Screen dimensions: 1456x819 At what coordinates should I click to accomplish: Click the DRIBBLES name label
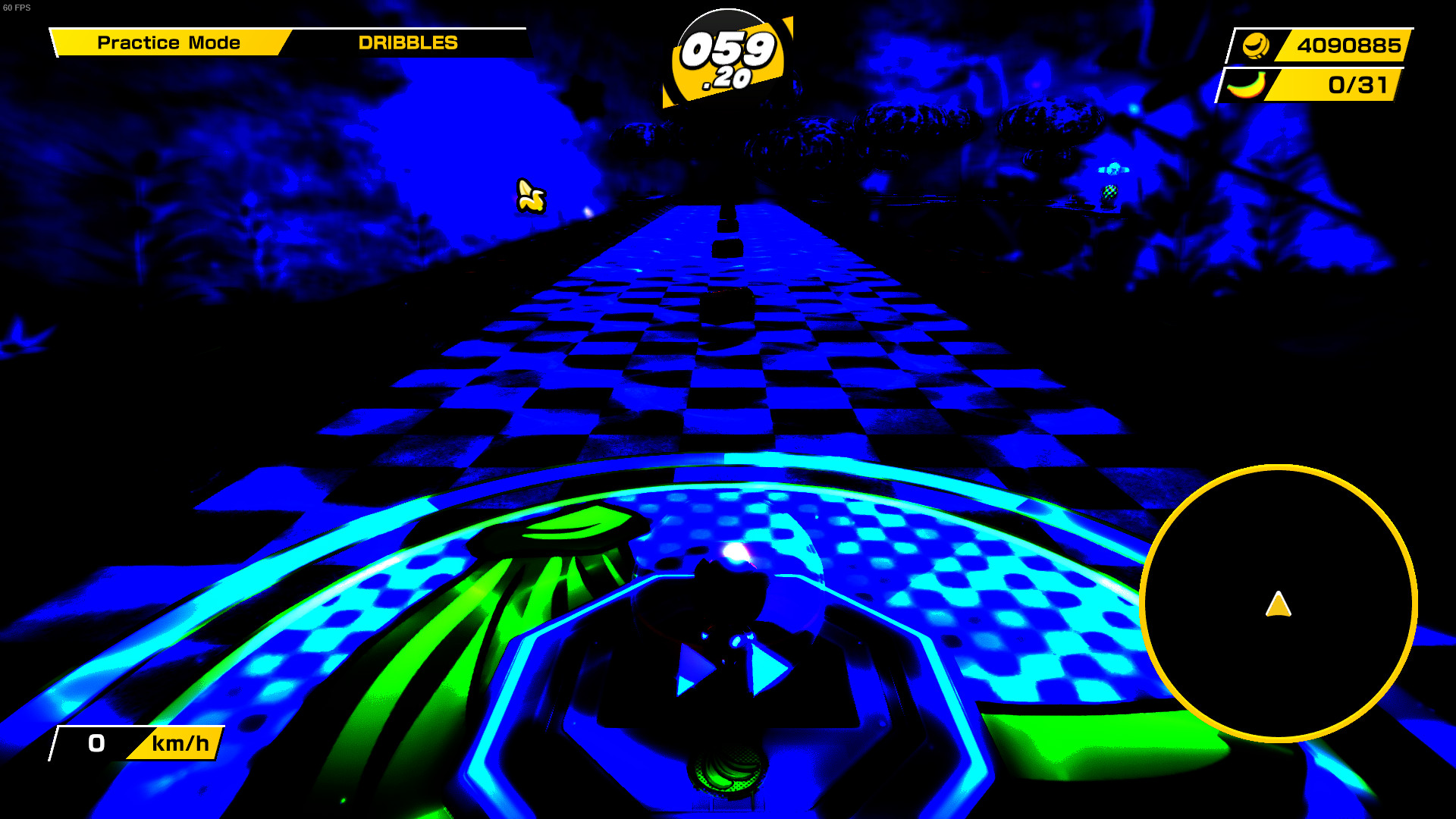pyautogui.click(x=406, y=42)
